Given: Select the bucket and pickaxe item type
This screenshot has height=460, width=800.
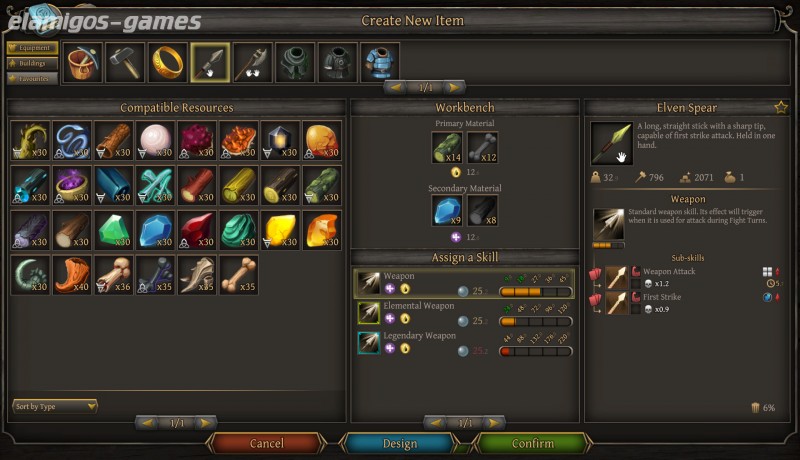Looking at the screenshot, I should tap(82, 62).
